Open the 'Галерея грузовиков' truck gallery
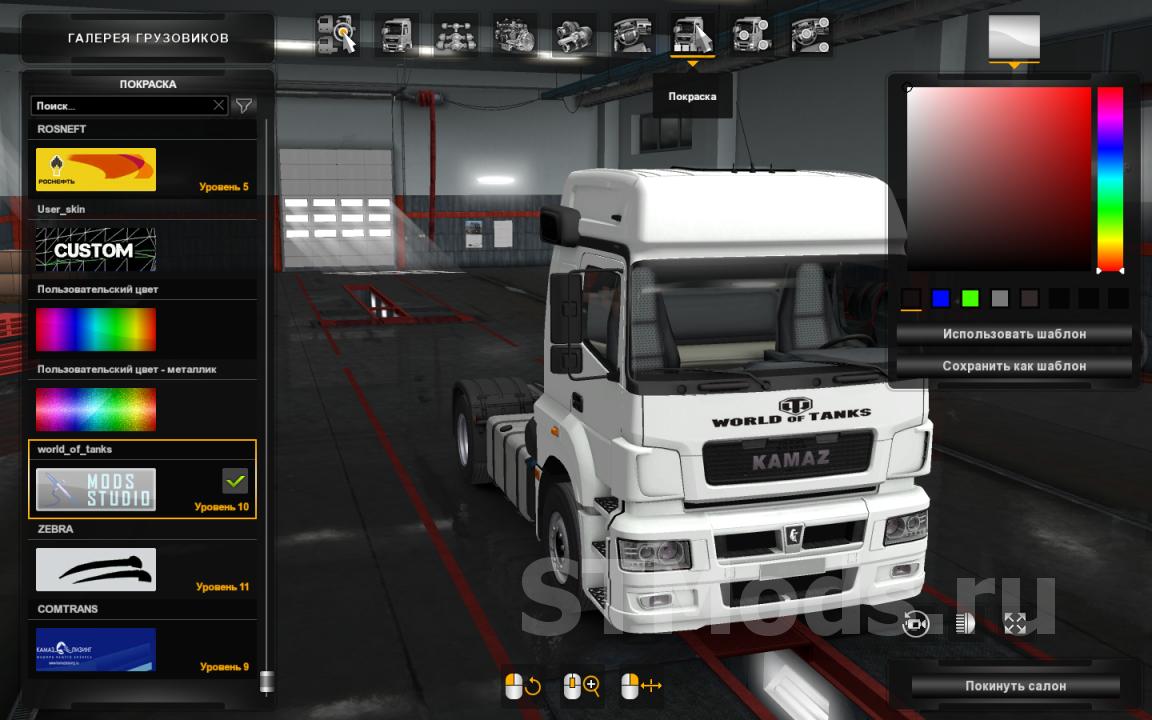1152x720 pixels. coord(148,38)
